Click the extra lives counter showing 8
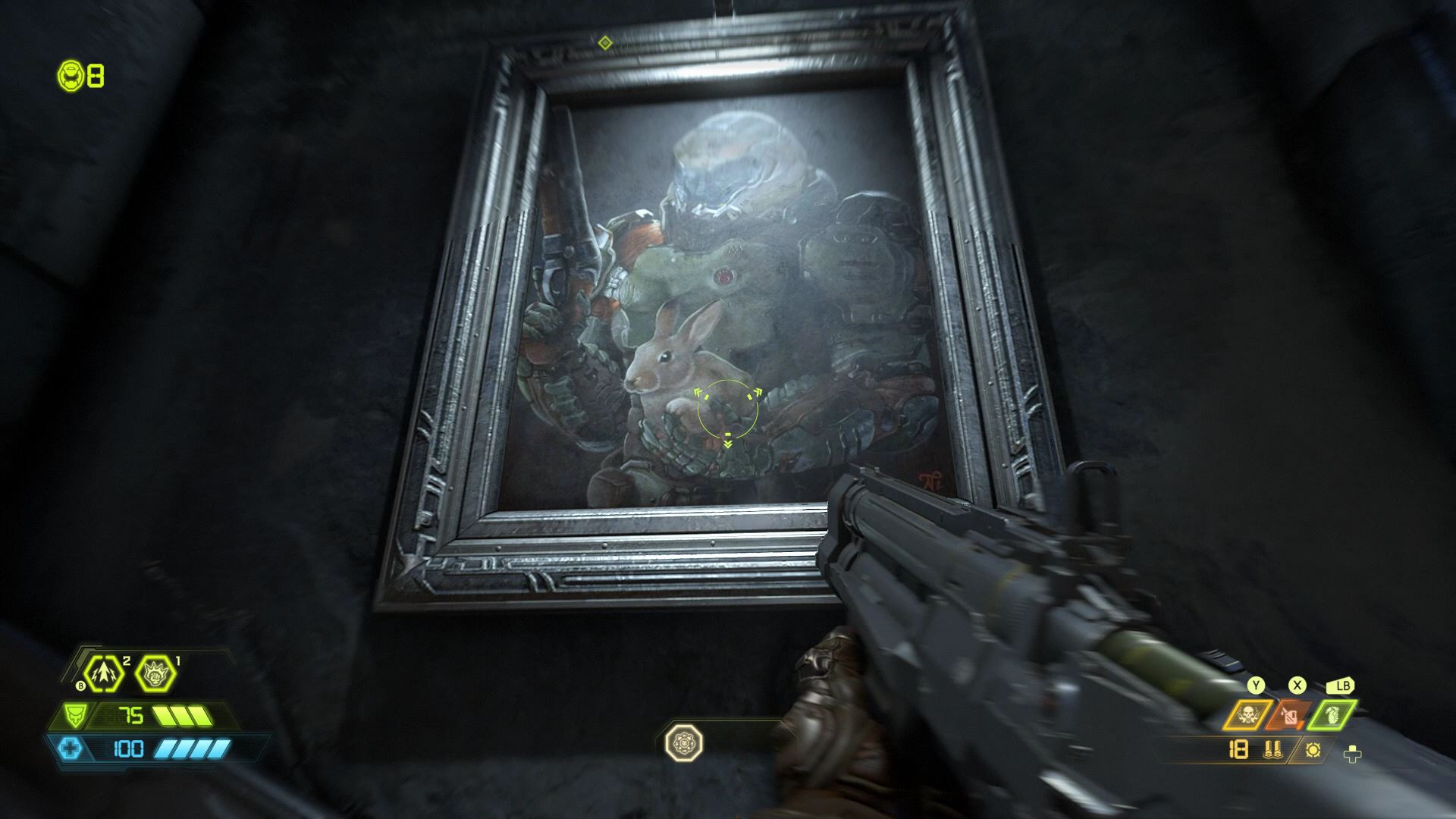The image size is (1456, 819). [x=95, y=76]
